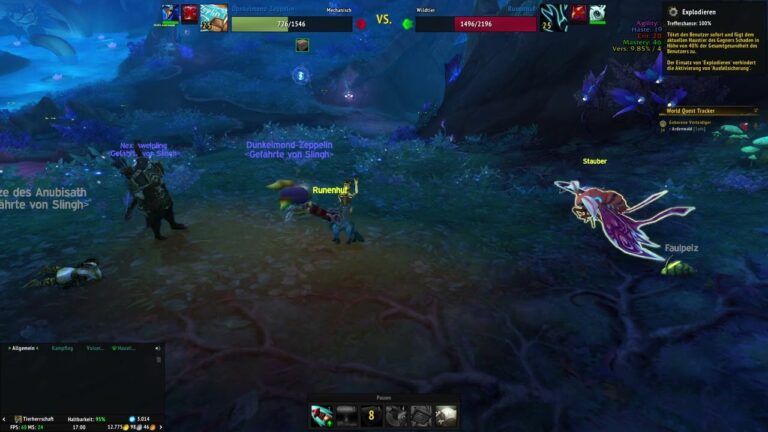768x432 pixels.
Task: Switch to the Allgemein chat tab
Action: pyautogui.click(x=22, y=348)
